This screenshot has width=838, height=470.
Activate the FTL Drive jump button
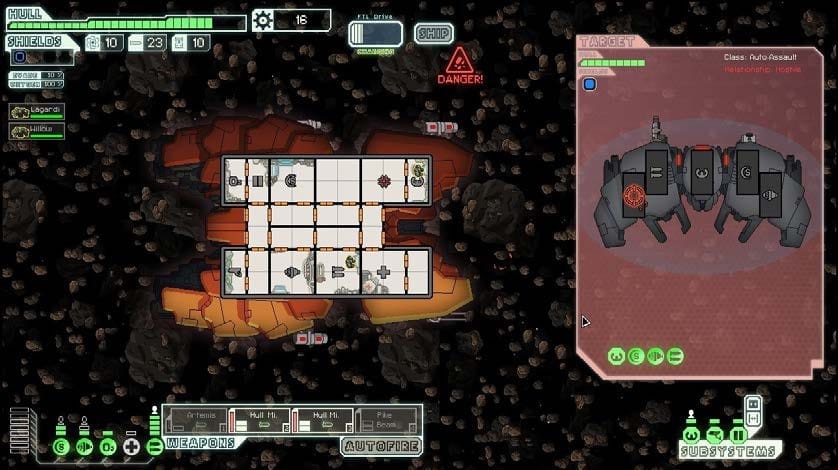click(x=375, y=35)
